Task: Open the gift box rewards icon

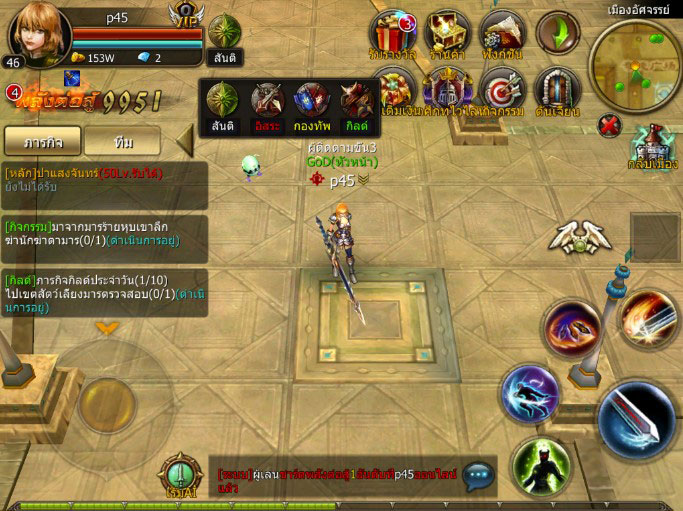Action: click(392, 34)
